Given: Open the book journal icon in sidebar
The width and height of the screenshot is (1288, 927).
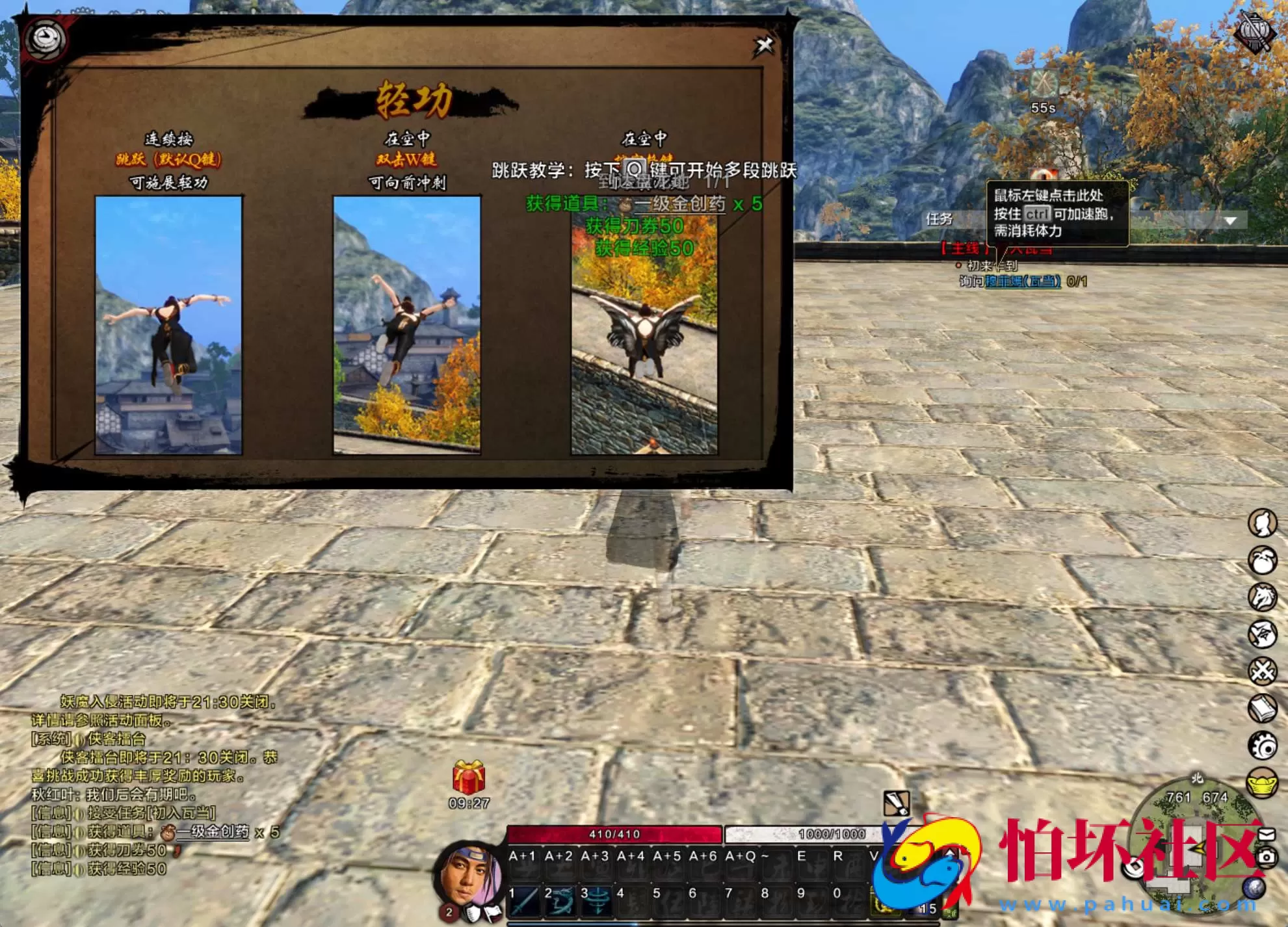Looking at the screenshot, I should [x=1261, y=707].
